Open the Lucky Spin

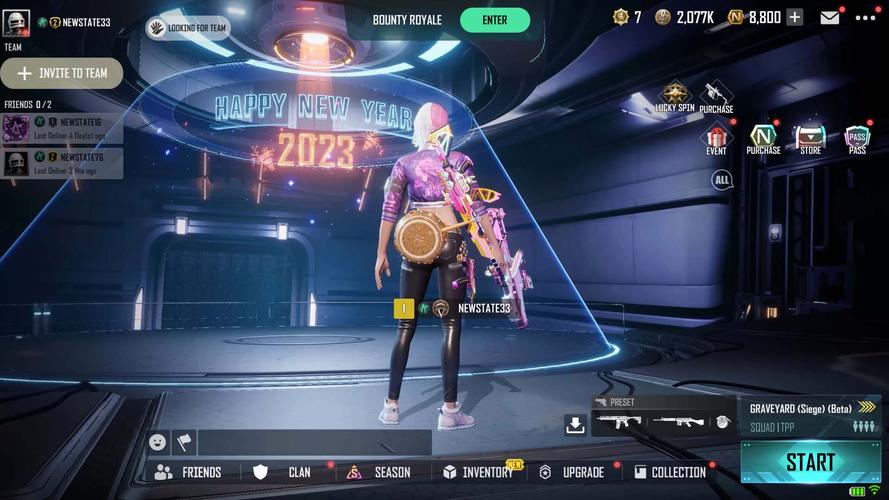point(674,96)
